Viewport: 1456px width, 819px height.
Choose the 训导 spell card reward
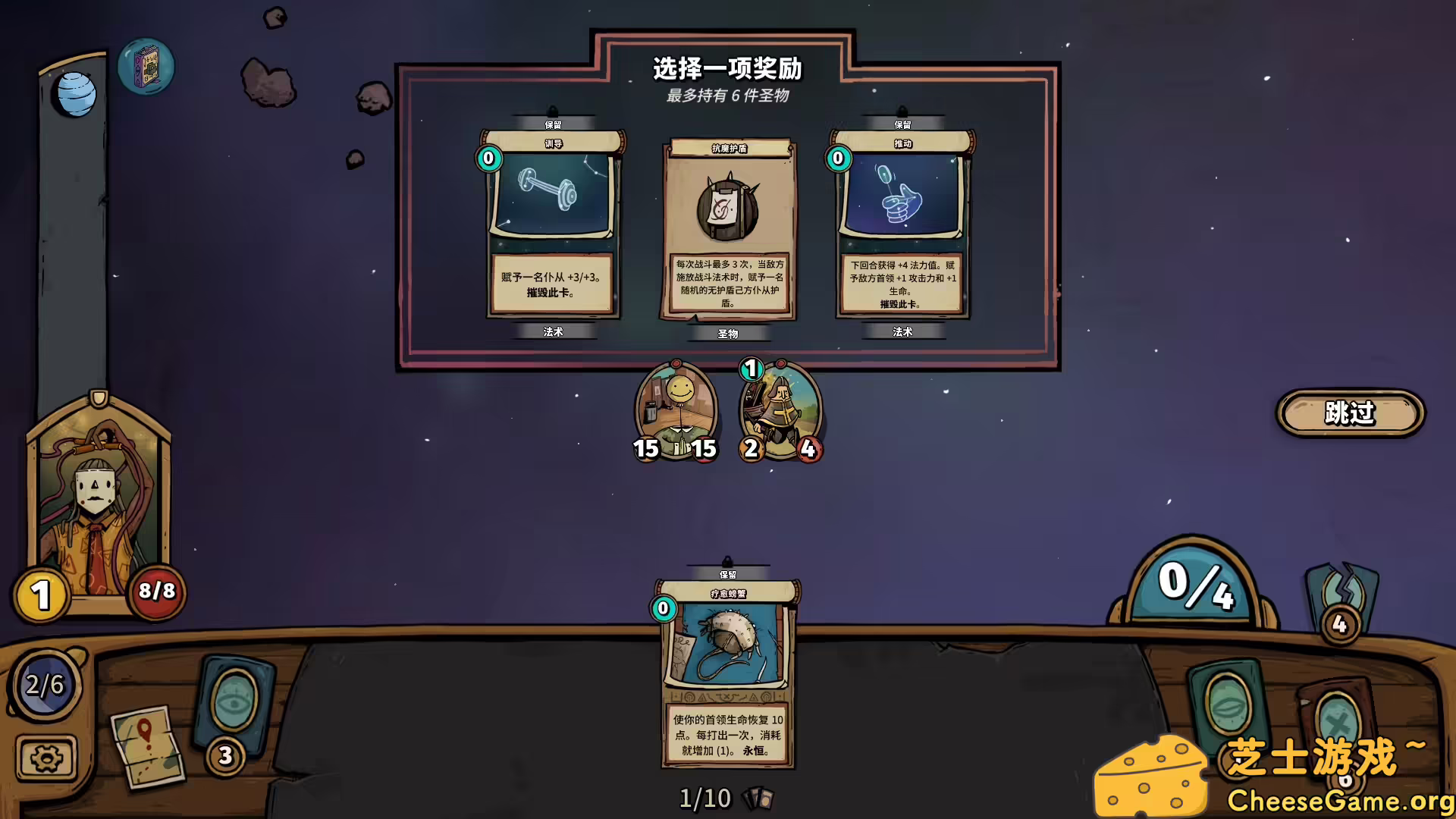tap(552, 224)
